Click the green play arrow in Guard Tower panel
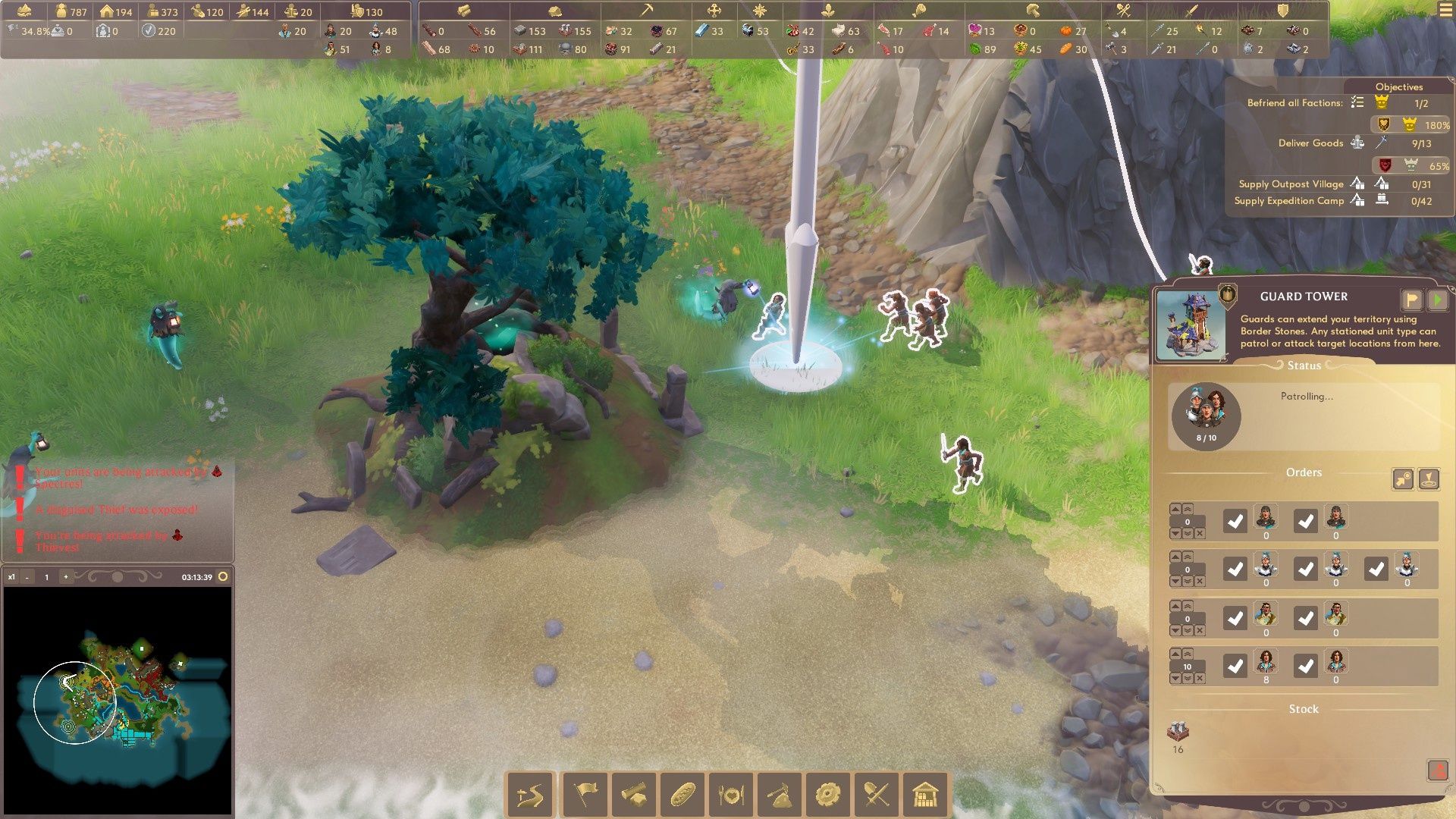Viewport: 1456px width, 819px height. tap(1437, 300)
